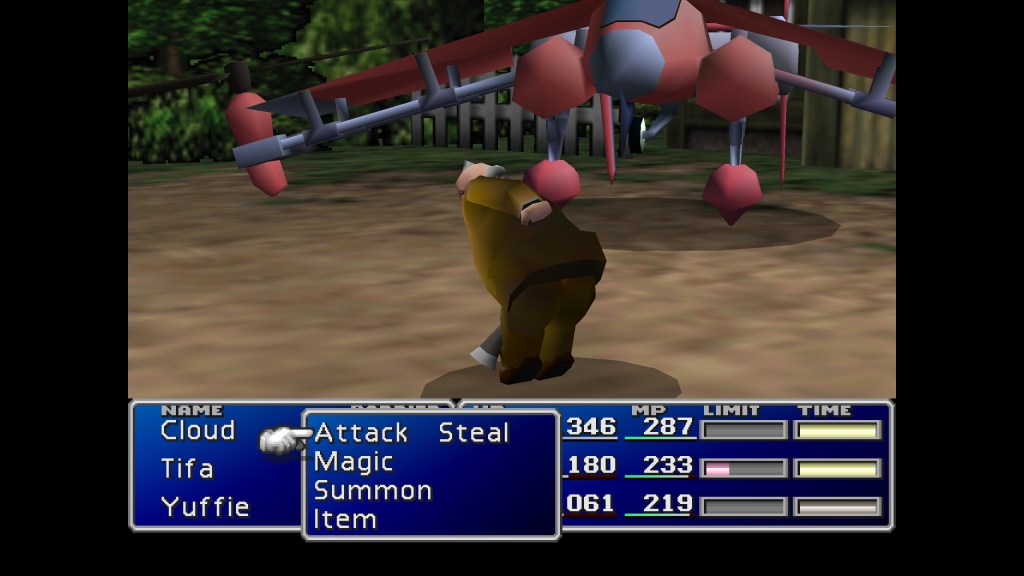Select Tifa in the party list
Screen dimensions: 1024x576
(187, 468)
